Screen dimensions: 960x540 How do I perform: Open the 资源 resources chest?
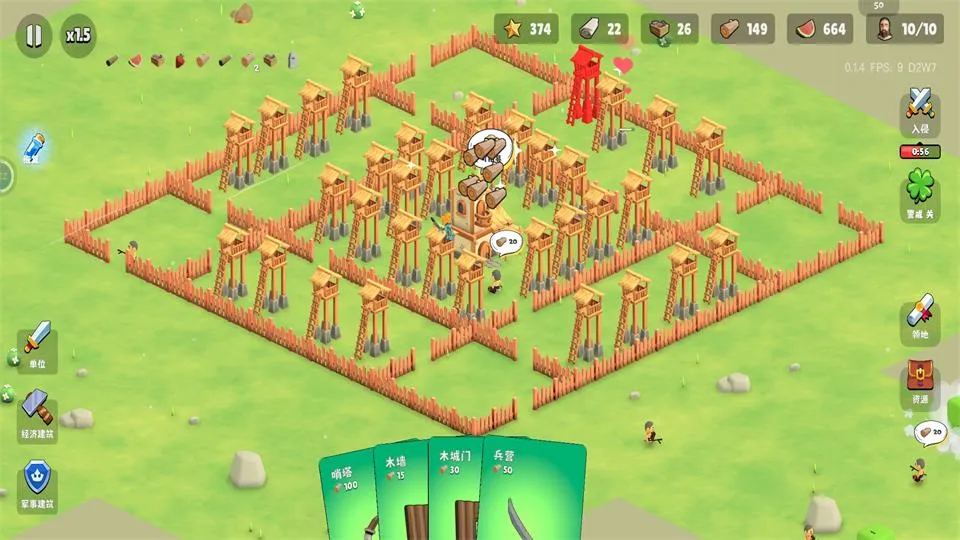click(920, 383)
